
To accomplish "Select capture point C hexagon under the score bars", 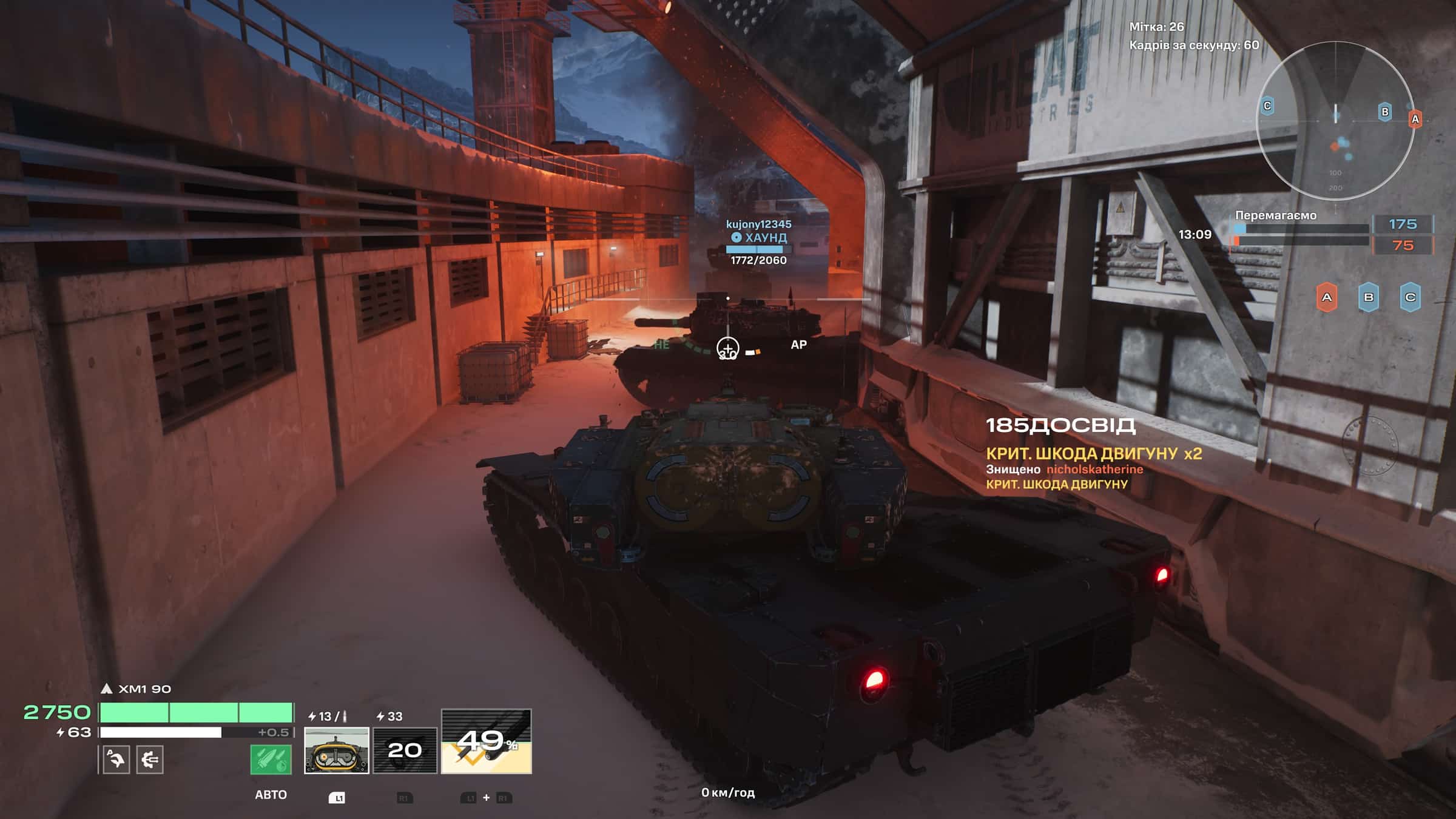I will click(1410, 297).
